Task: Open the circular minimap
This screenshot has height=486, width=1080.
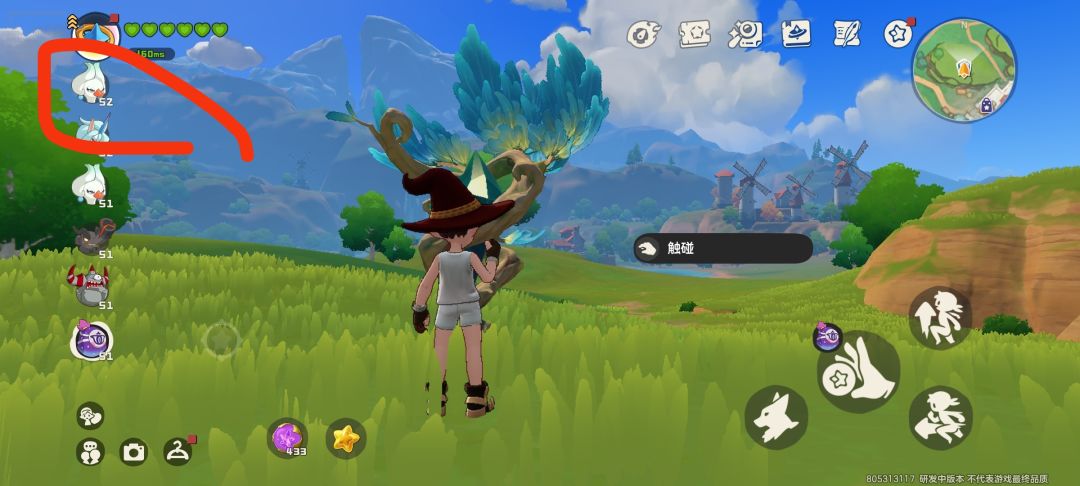Action: [964, 66]
